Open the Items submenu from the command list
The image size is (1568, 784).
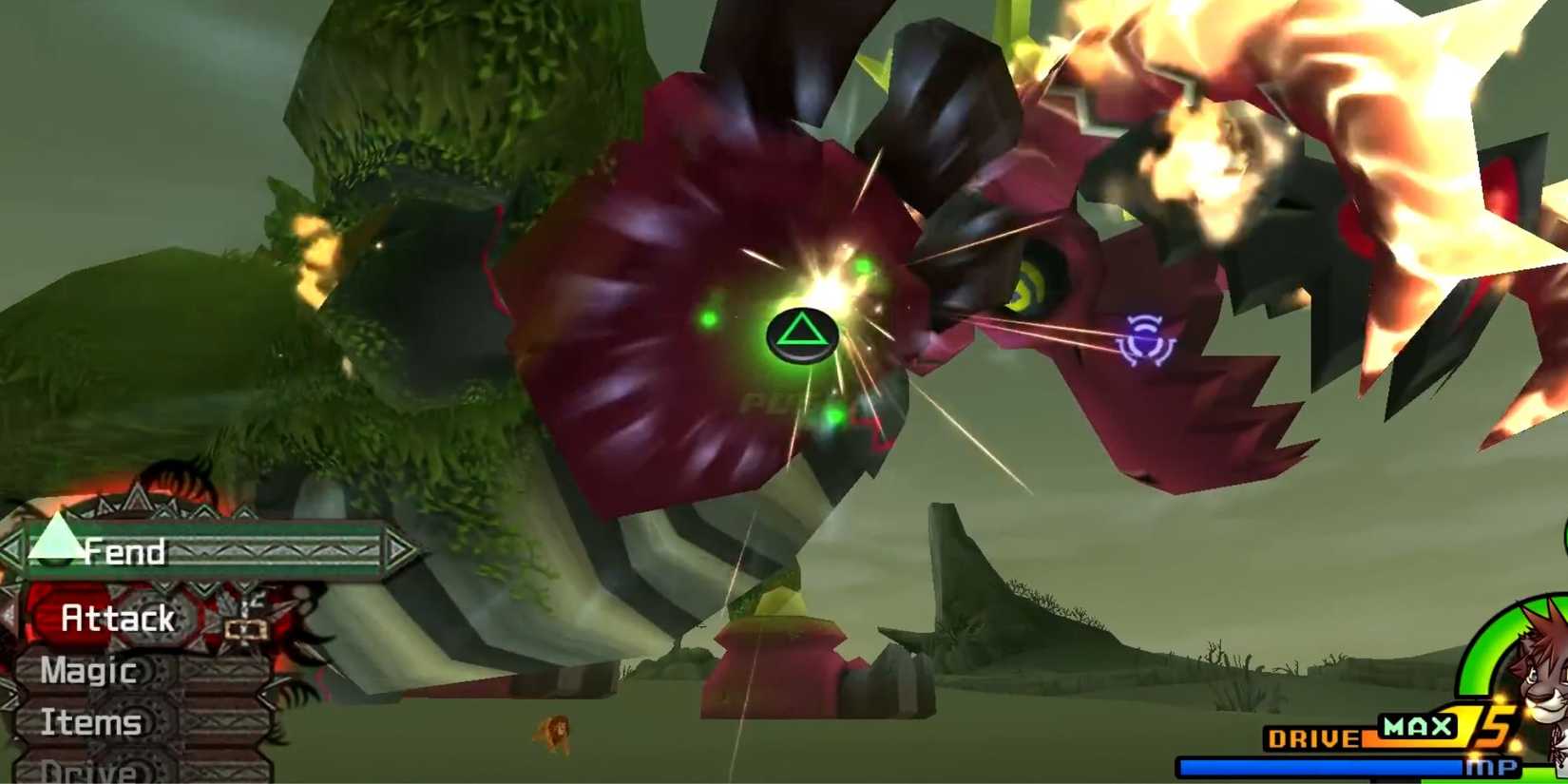pyautogui.click(x=90, y=722)
